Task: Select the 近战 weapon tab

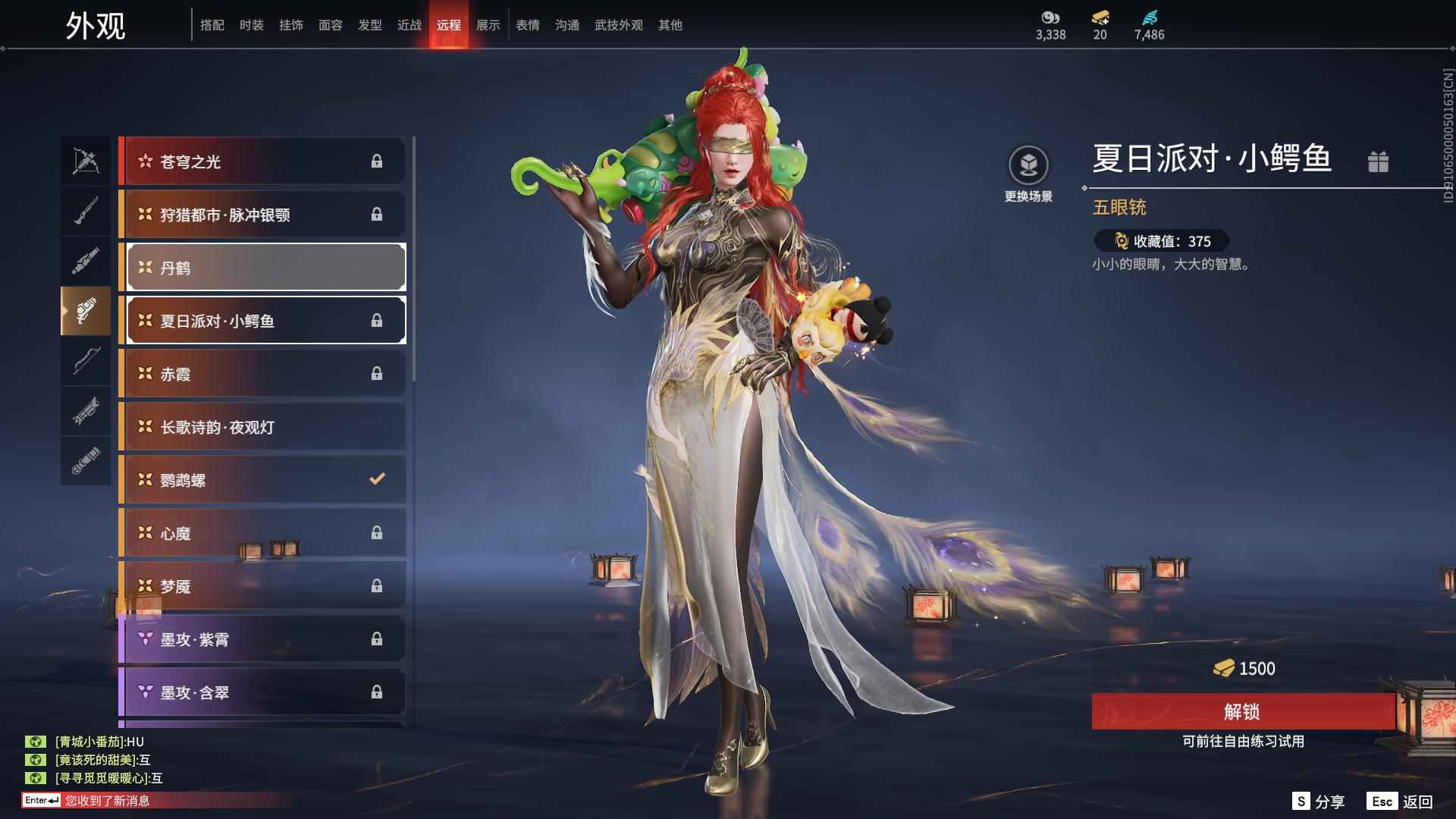Action: (409, 25)
